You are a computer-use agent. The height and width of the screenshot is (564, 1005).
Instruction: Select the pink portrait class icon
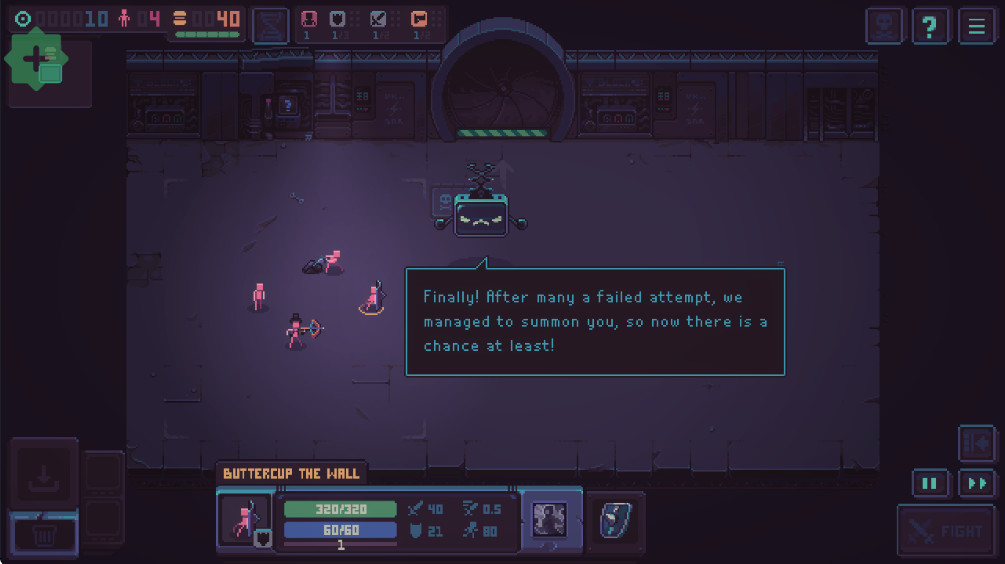(x=310, y=20)
